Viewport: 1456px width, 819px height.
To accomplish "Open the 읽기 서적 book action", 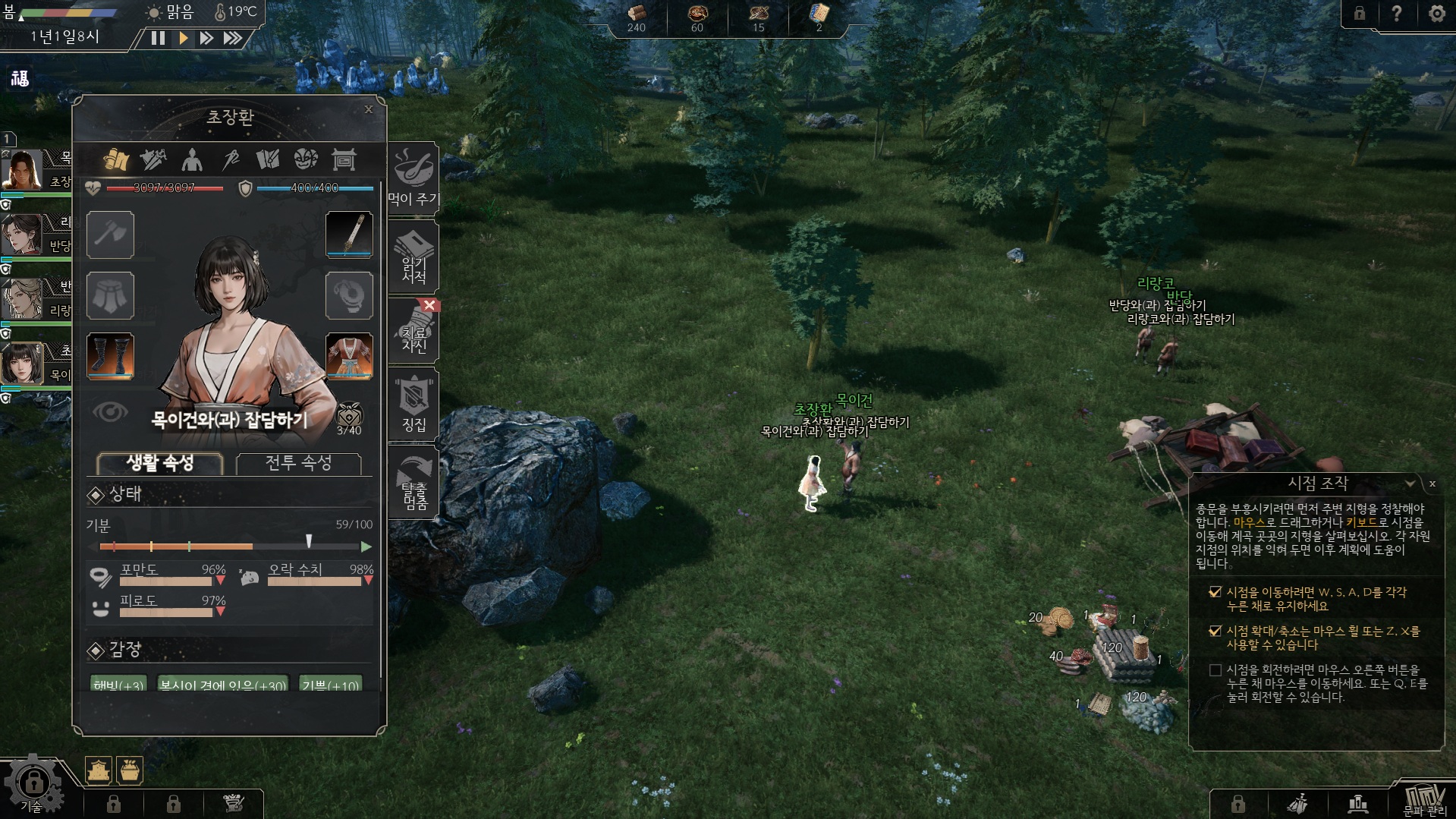I will pyautogui.click(x=414, y=258).
